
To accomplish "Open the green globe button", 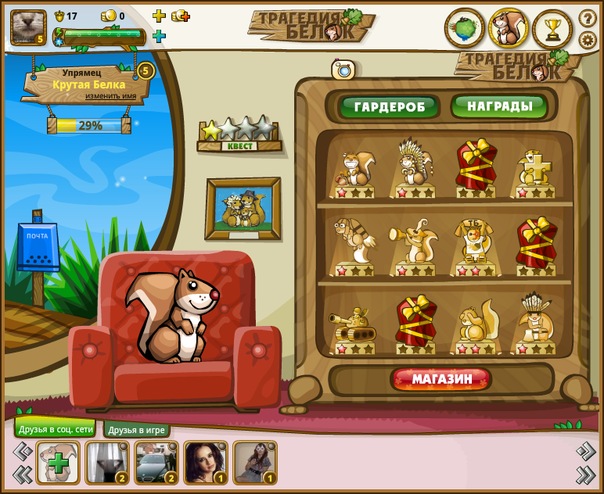I will pyautogui.click(x=464, y=27).
